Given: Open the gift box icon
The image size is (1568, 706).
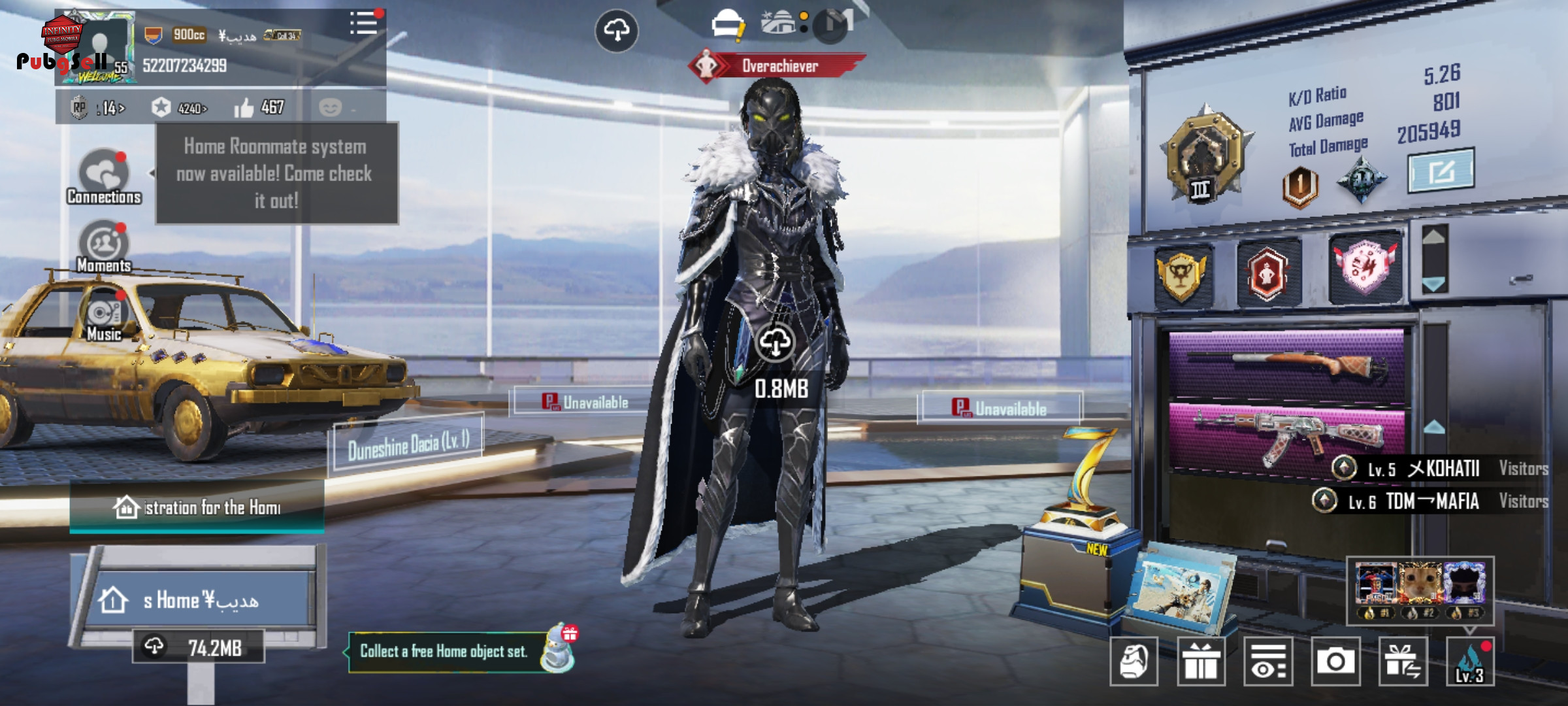Looking at the screenshot, I should coord(1201,662).
